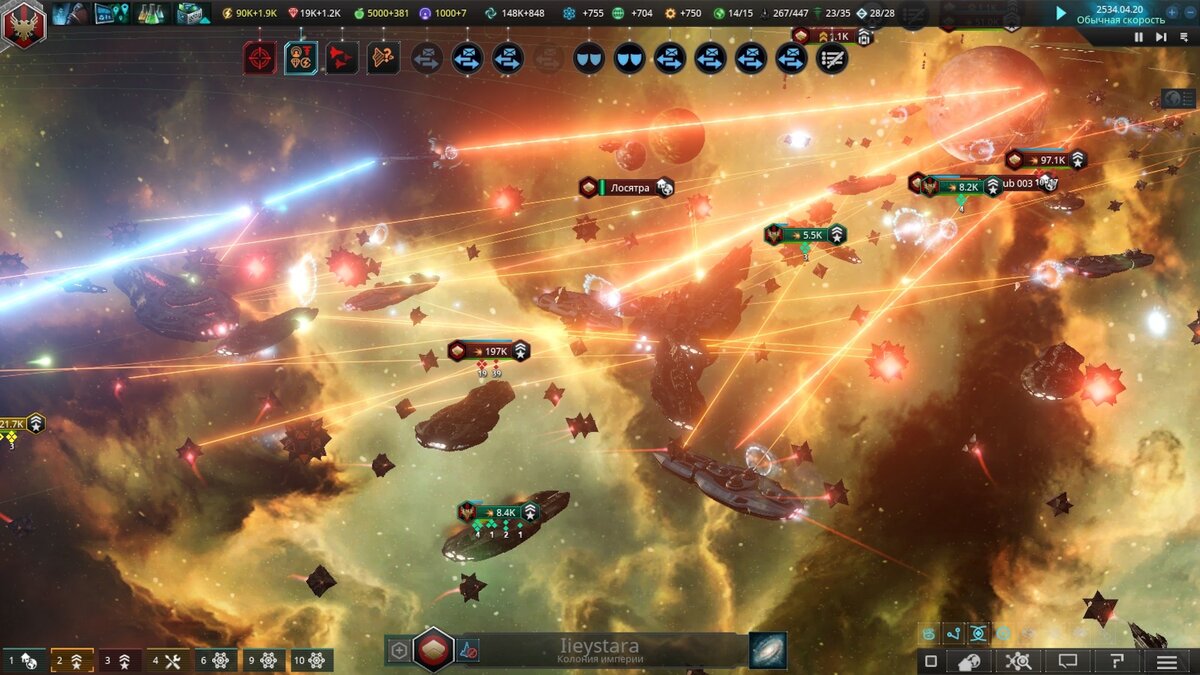The width and height of the screenshot is (1200, 675).
Task: Select the 197K fleet label
Action: tap(489, 351)
